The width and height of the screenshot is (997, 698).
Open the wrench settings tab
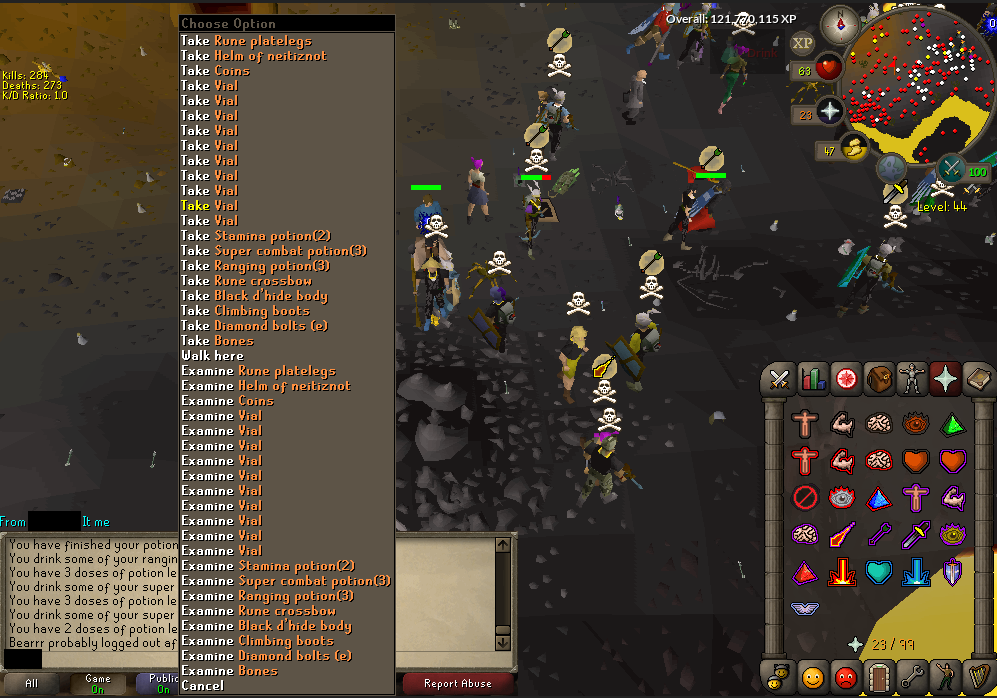(x=914, y=677)
